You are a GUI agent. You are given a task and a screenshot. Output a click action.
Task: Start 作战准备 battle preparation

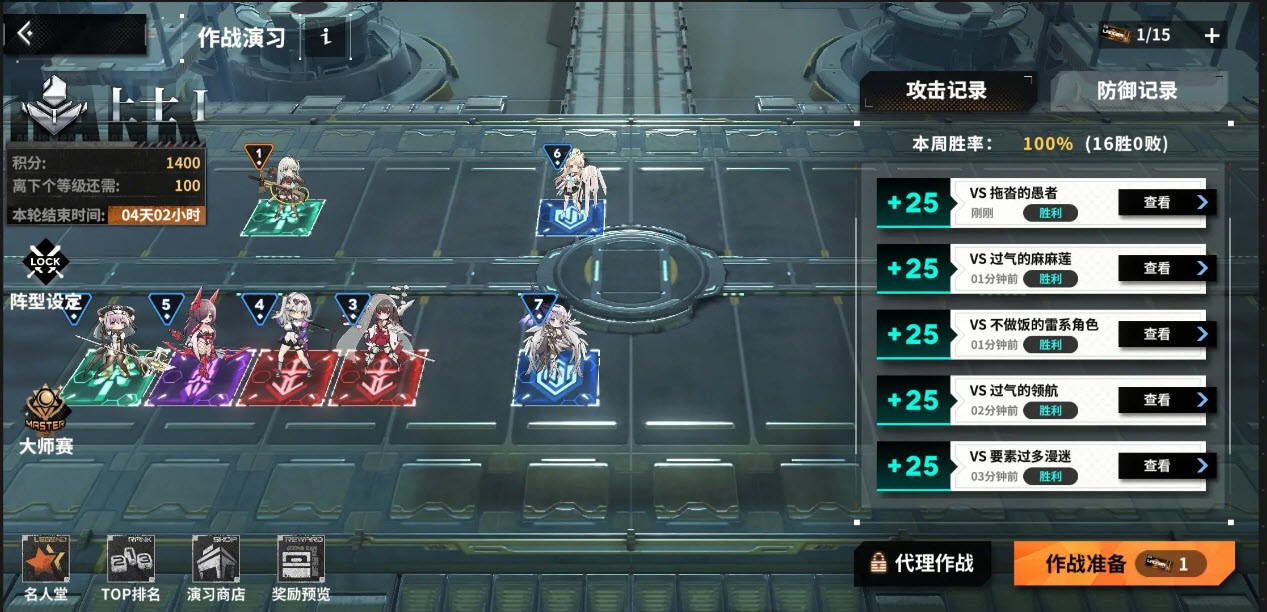(x=1123, y=564)
